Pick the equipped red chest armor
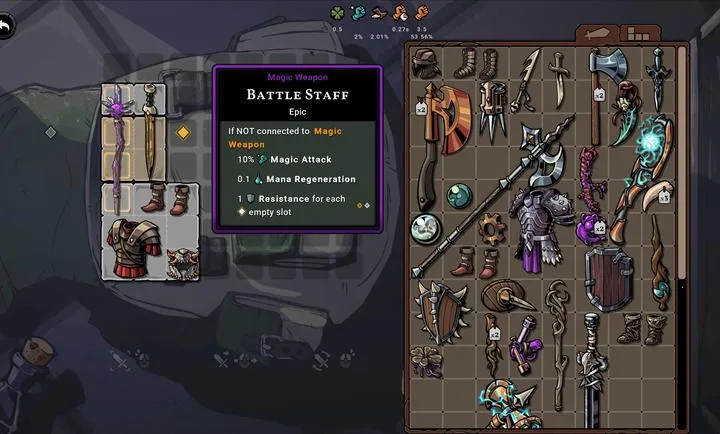The height and width of the screenshot is (434, 720). pyautogui.click(x=131, y=245)
